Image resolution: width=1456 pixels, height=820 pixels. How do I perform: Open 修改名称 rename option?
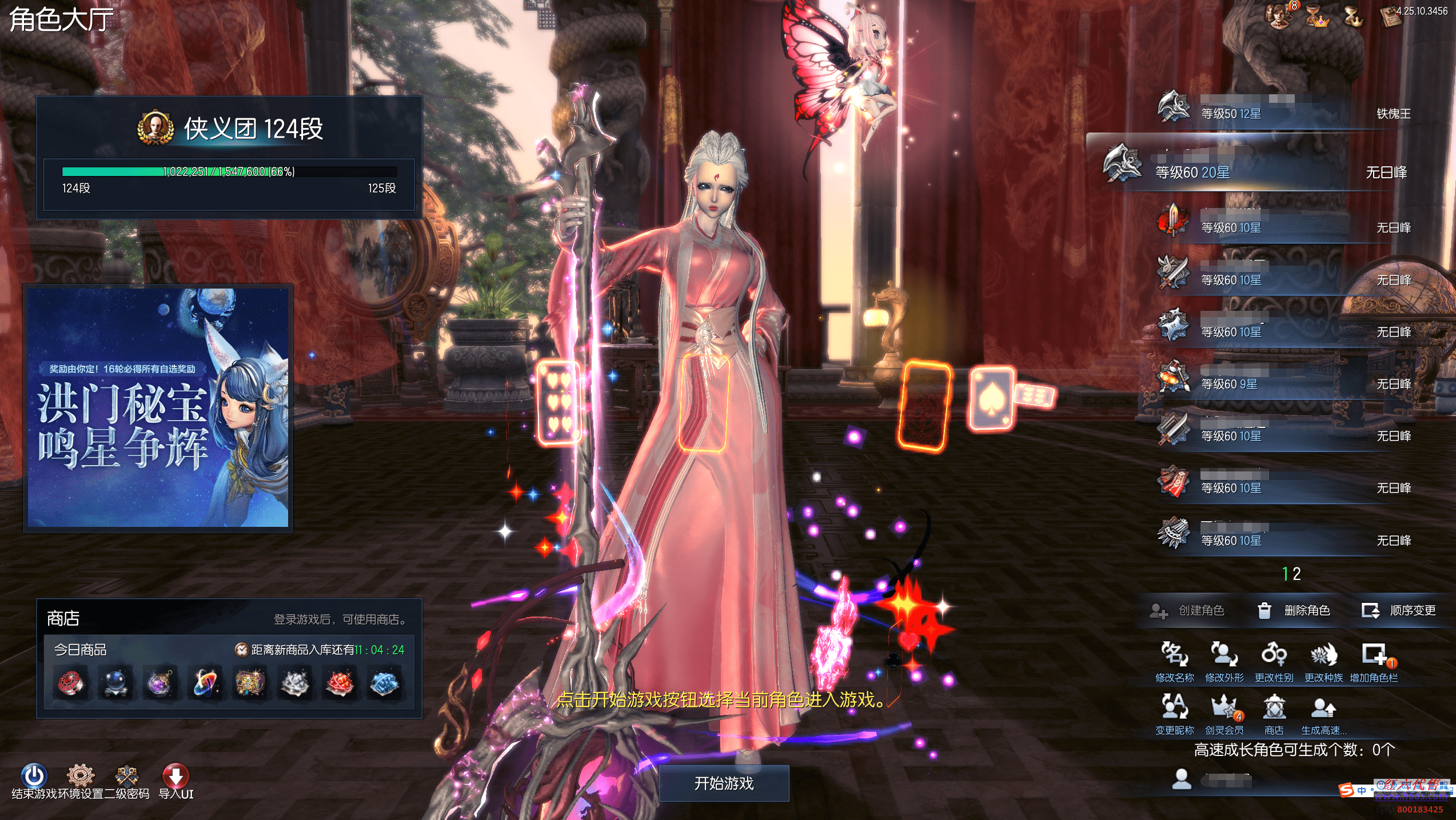(x=1174, y=661)
